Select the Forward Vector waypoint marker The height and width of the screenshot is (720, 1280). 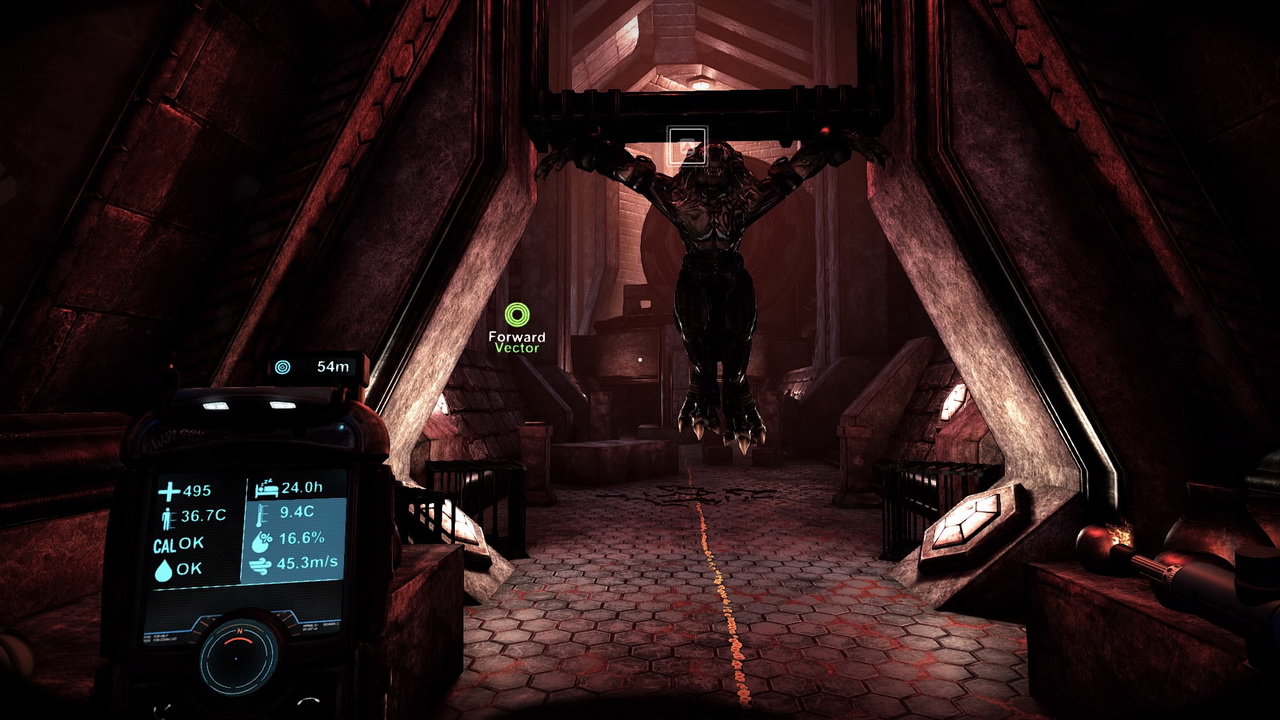[516, 316]
